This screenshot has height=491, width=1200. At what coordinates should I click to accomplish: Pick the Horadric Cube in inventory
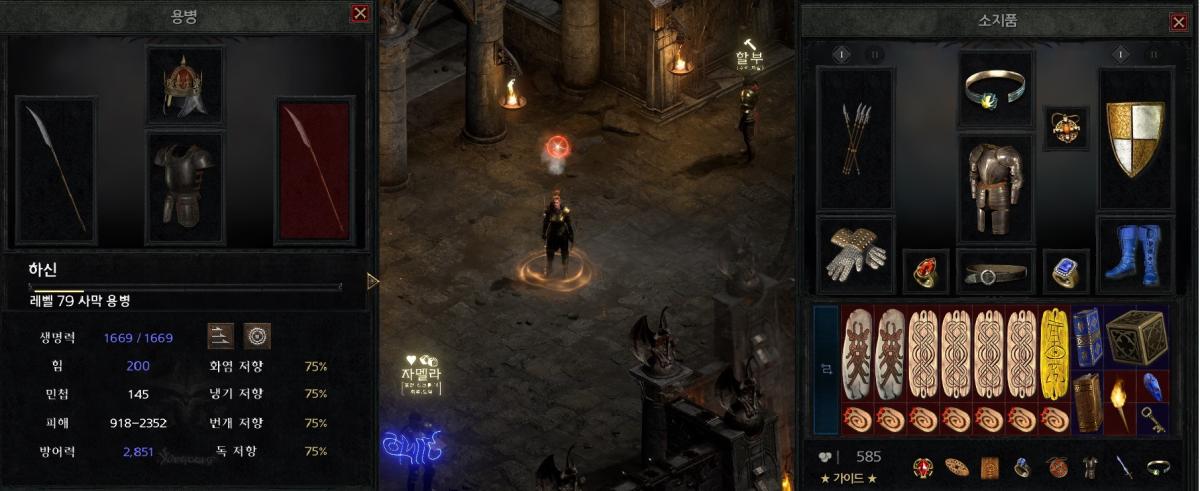[x=1136, y=337]
